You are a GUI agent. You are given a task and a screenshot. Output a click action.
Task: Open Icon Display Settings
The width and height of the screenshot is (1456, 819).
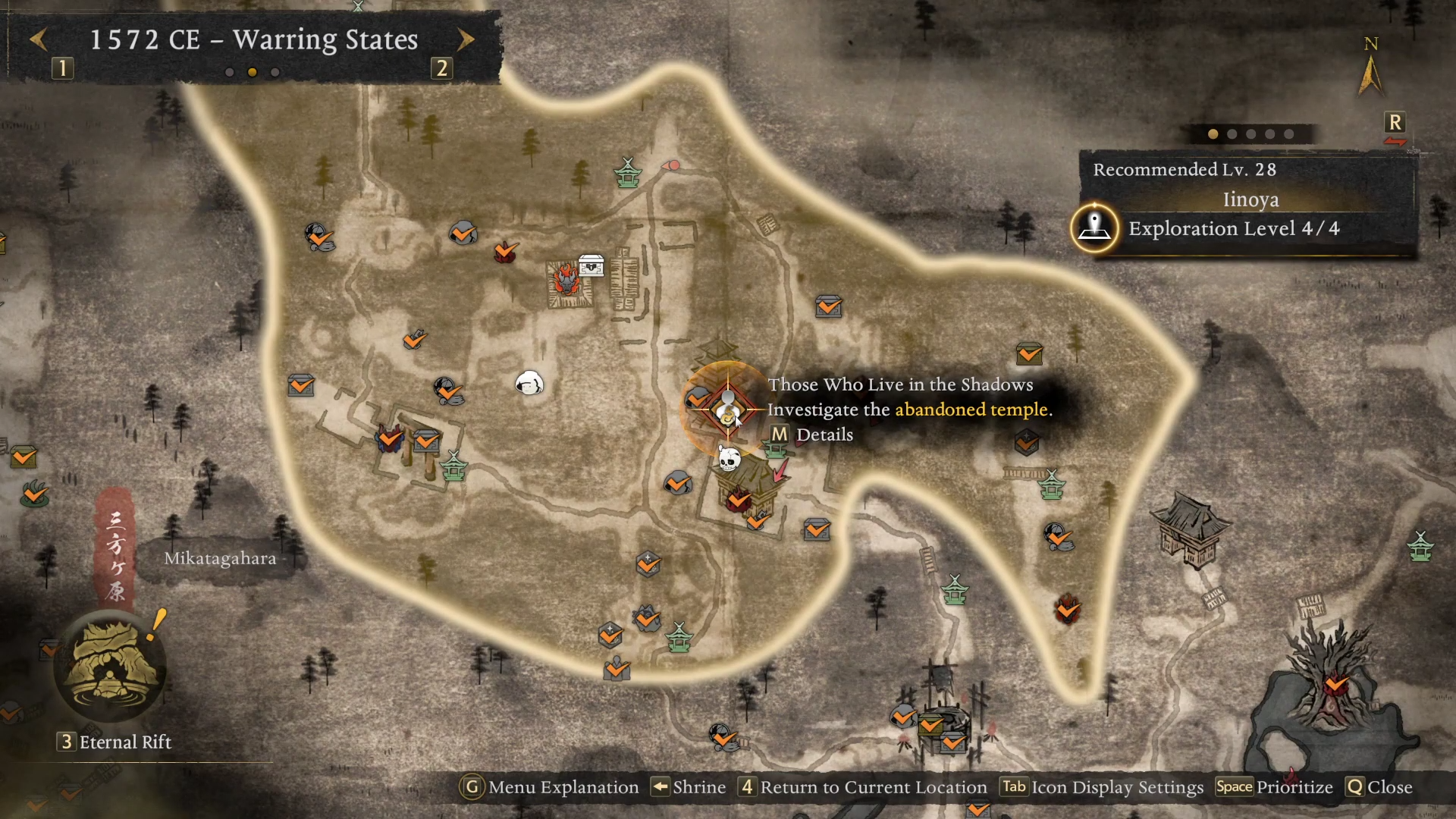point(1101,787)
